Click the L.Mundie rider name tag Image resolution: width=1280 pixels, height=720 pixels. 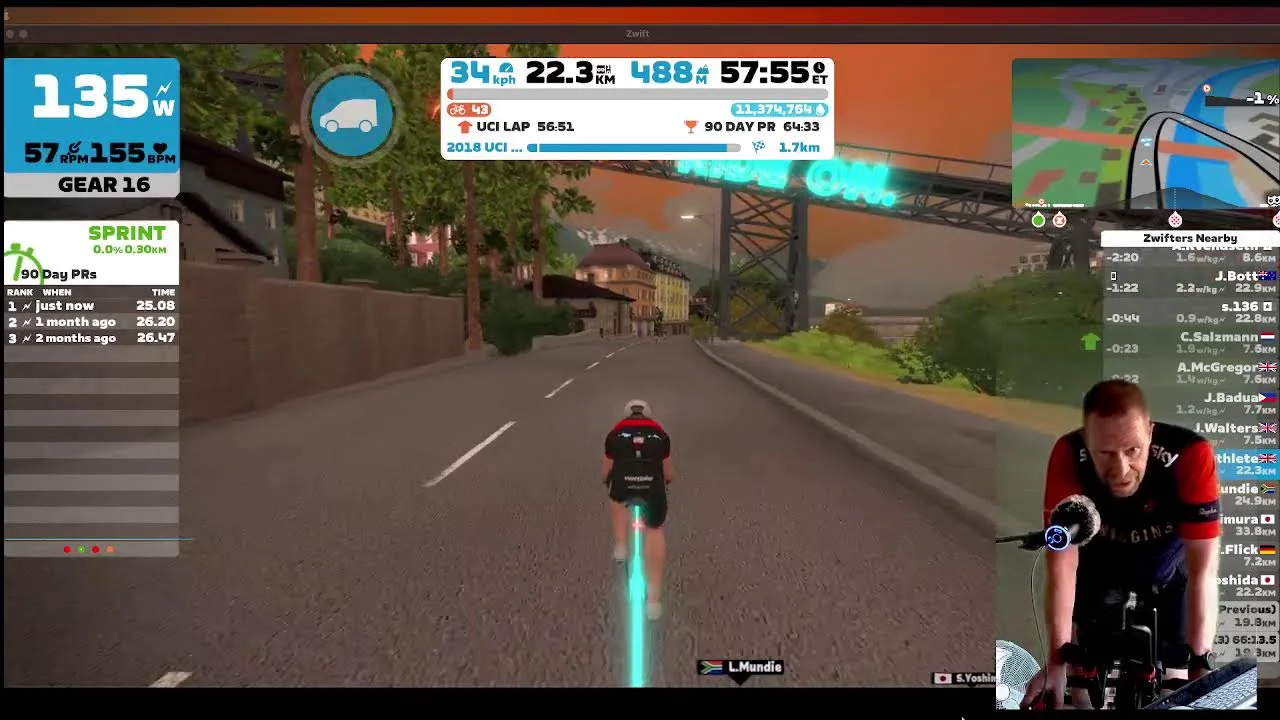741,667
